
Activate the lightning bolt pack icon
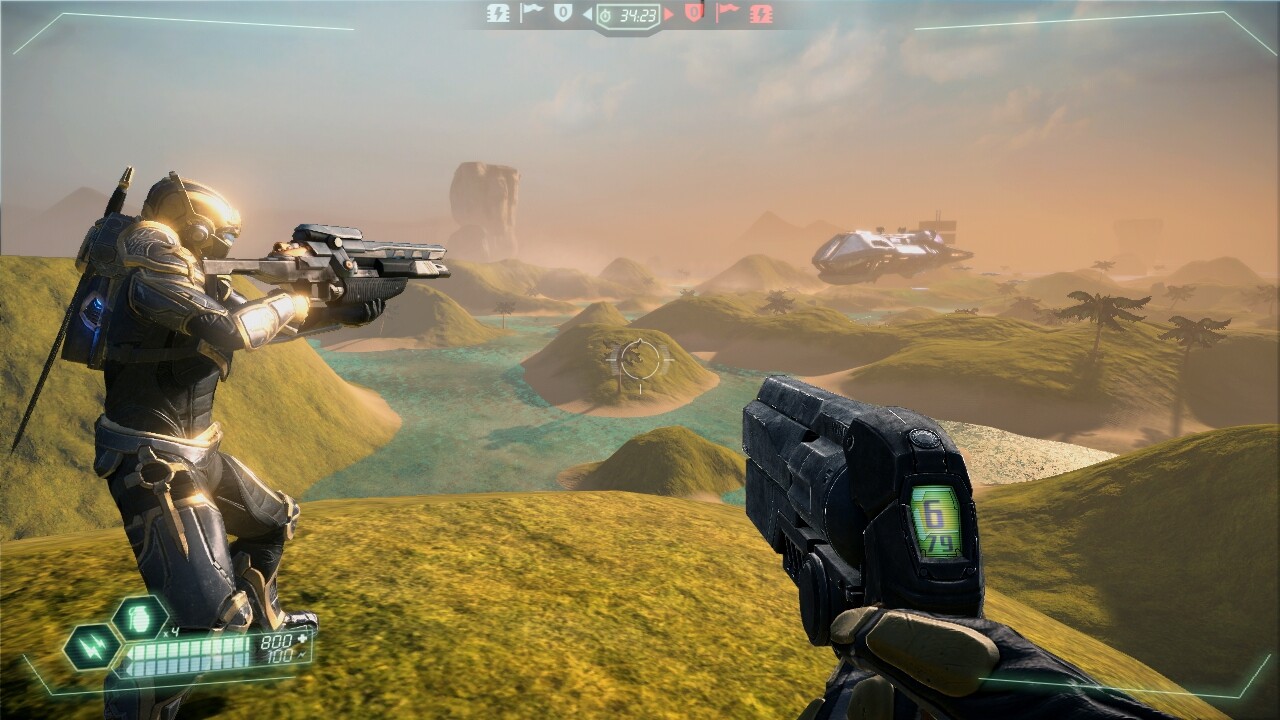pos(92,647)
